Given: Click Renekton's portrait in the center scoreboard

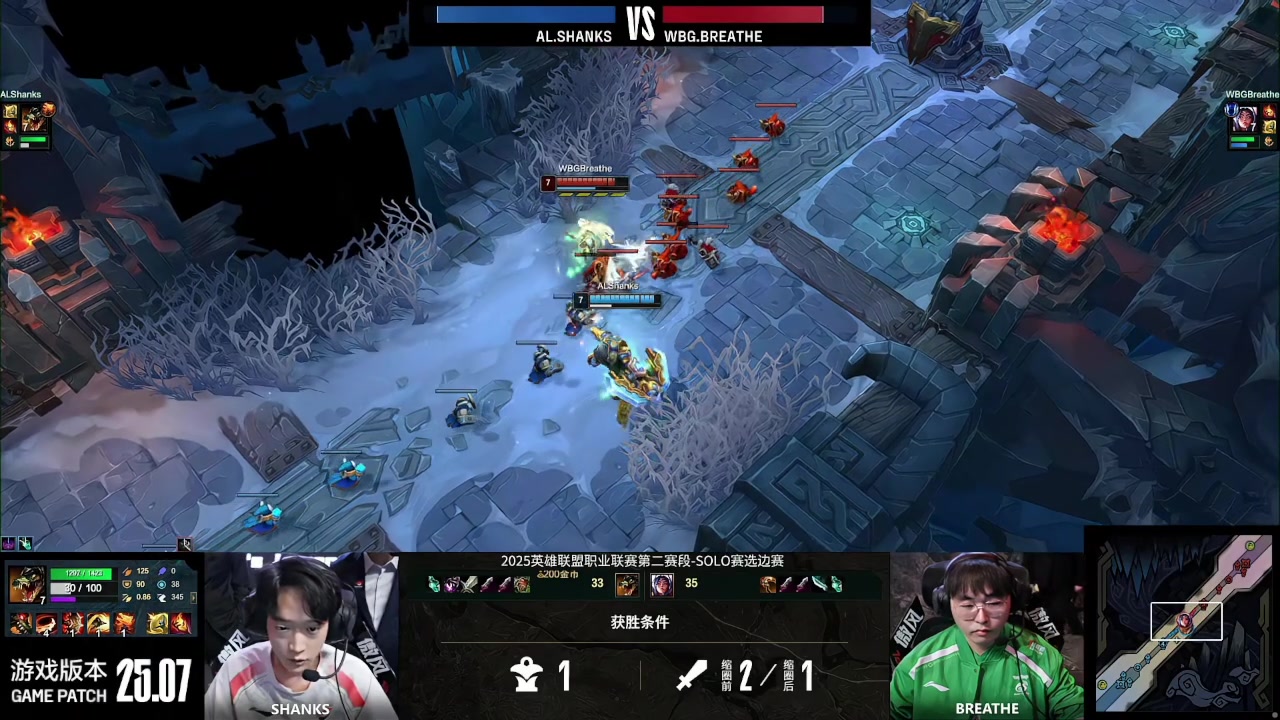Looking at the screenshot, I should coord(627,584).
